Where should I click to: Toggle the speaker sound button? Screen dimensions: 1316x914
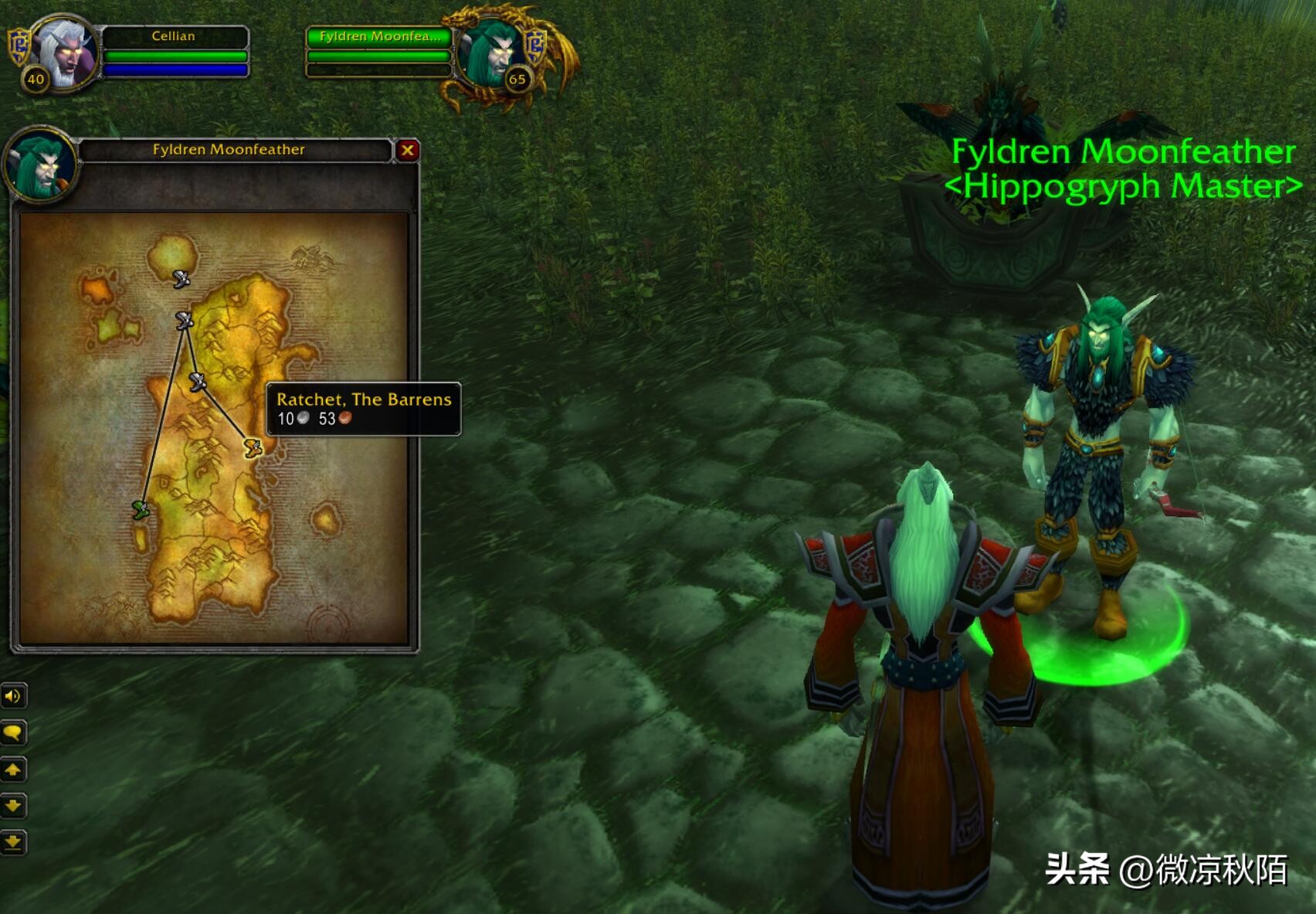tap(13, 696)
